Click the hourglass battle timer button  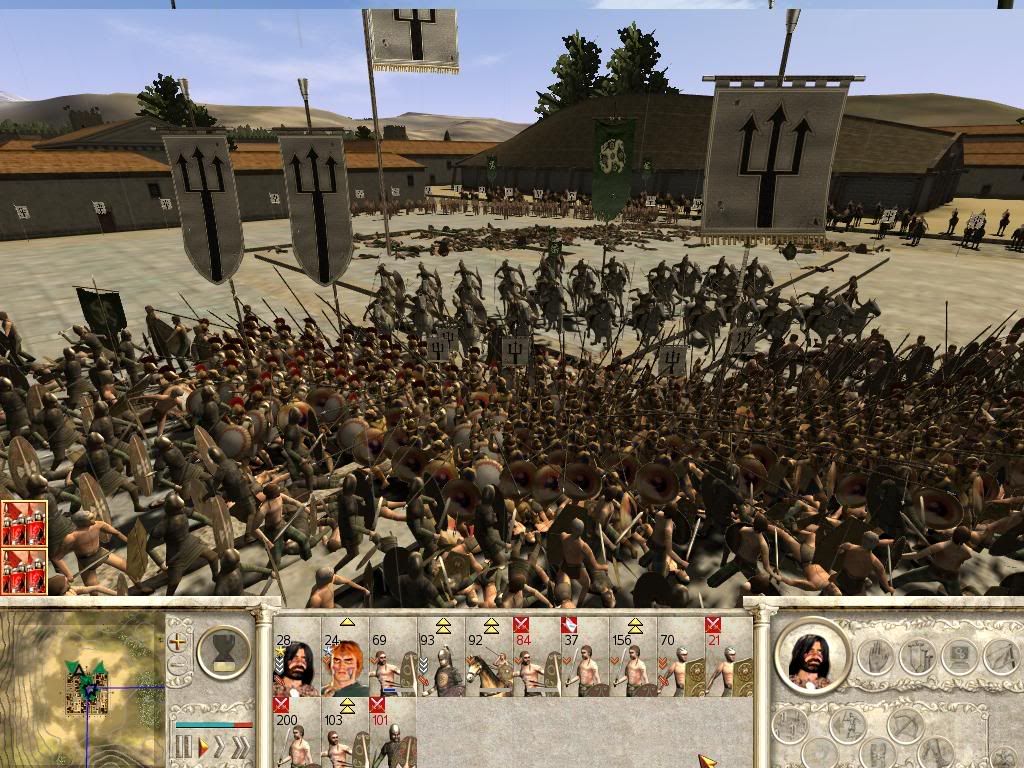pos(224,651)
